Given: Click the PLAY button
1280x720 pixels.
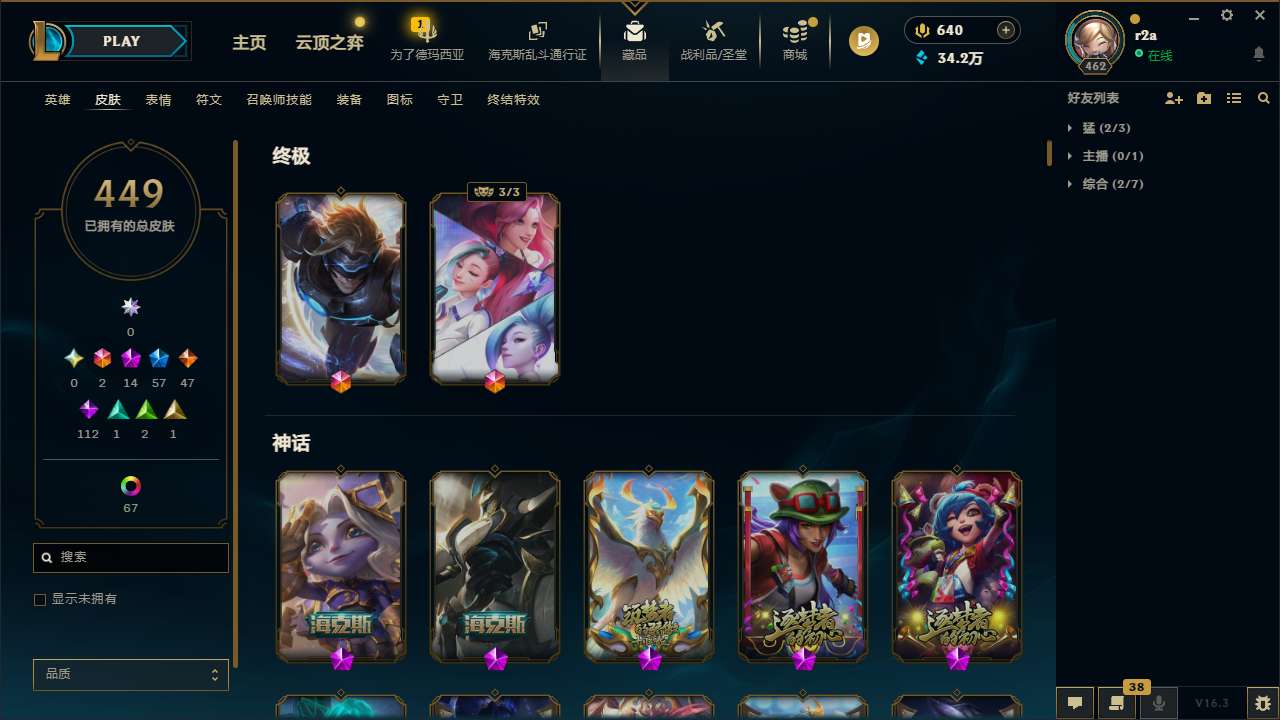Looking at the screenshot, I should click(120, 41).
